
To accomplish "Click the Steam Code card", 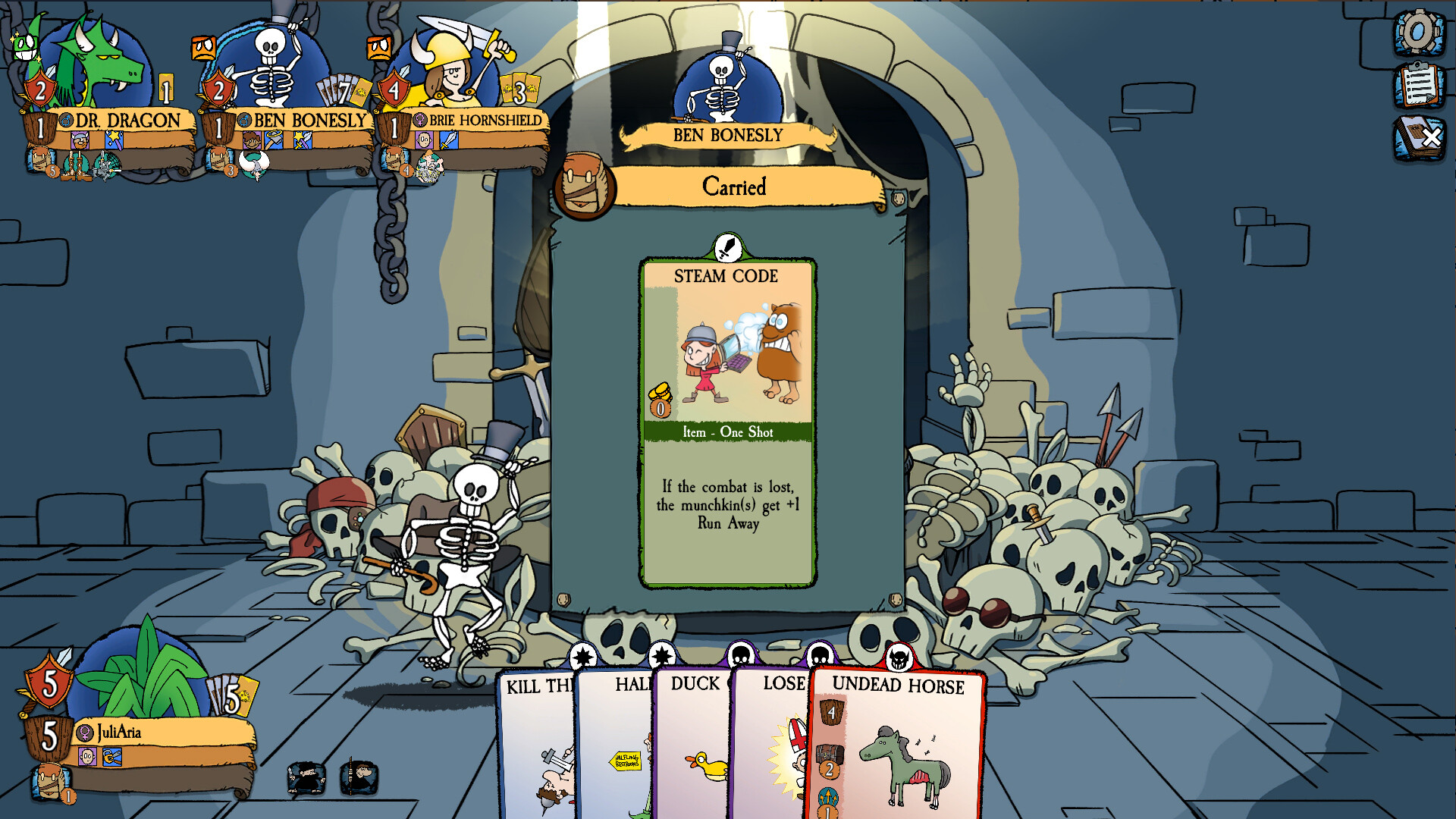I will [726, 425].
